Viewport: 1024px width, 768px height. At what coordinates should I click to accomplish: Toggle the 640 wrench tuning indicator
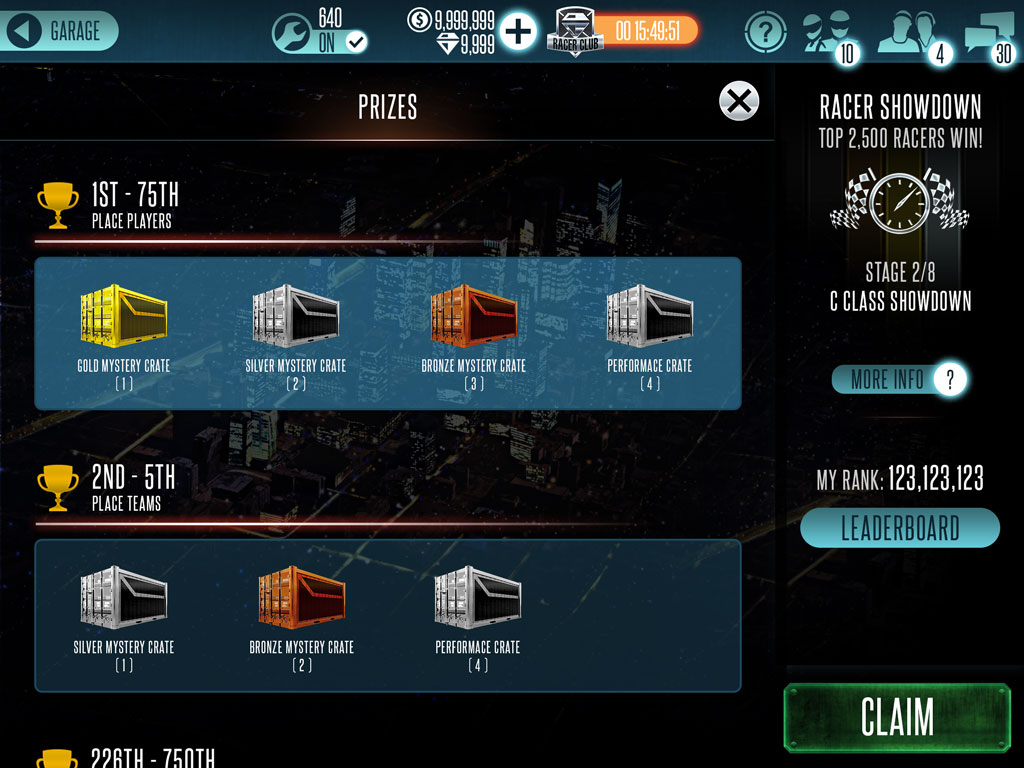click(320, 31)
